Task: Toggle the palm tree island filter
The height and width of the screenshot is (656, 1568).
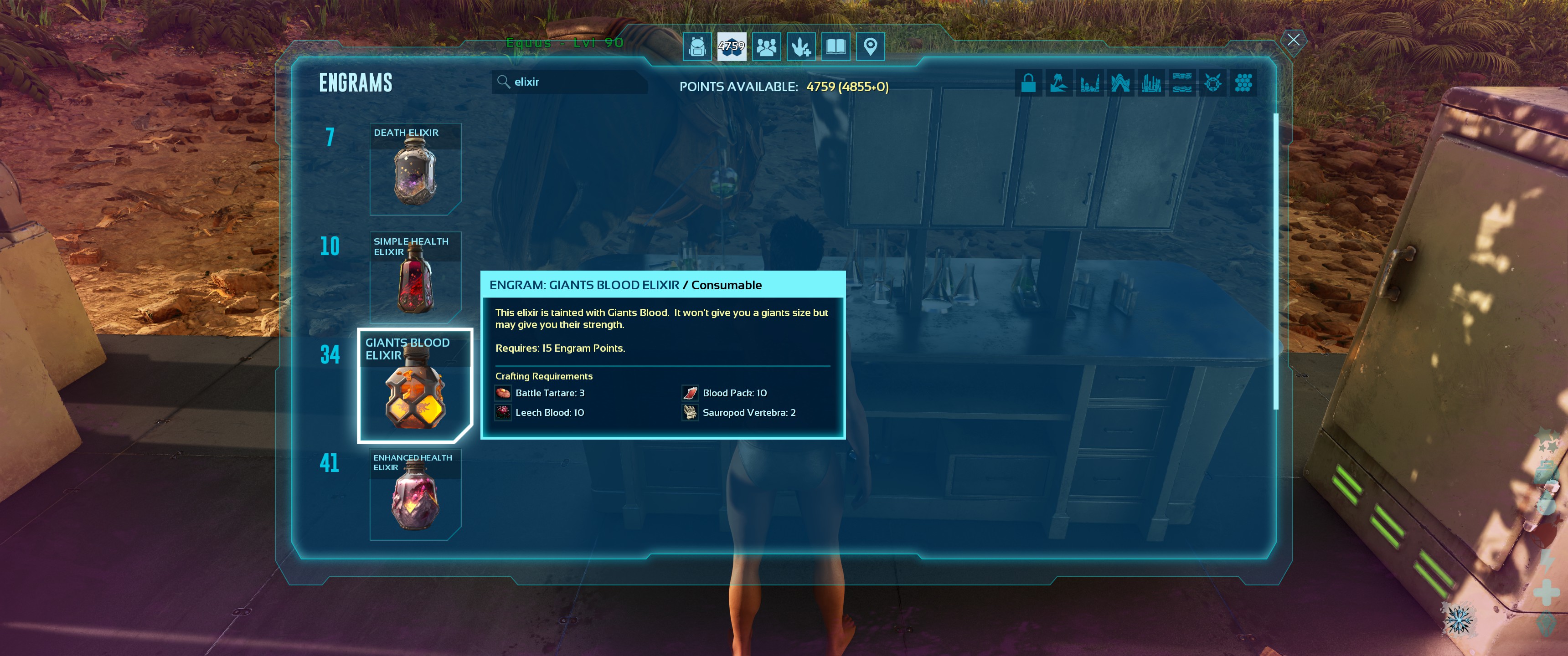Action: [1059, 83]
